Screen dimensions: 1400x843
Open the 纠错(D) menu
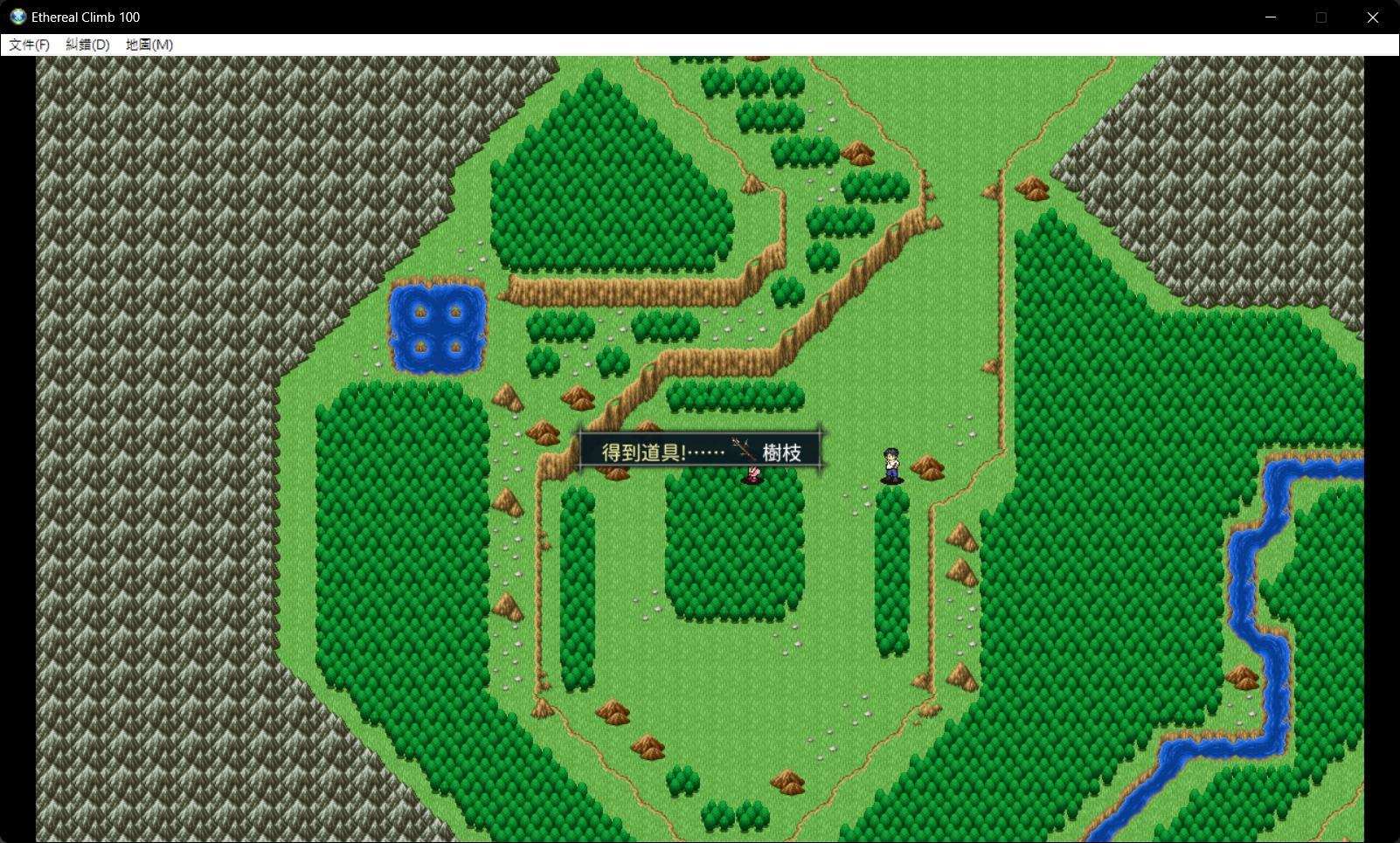[87, 44]
